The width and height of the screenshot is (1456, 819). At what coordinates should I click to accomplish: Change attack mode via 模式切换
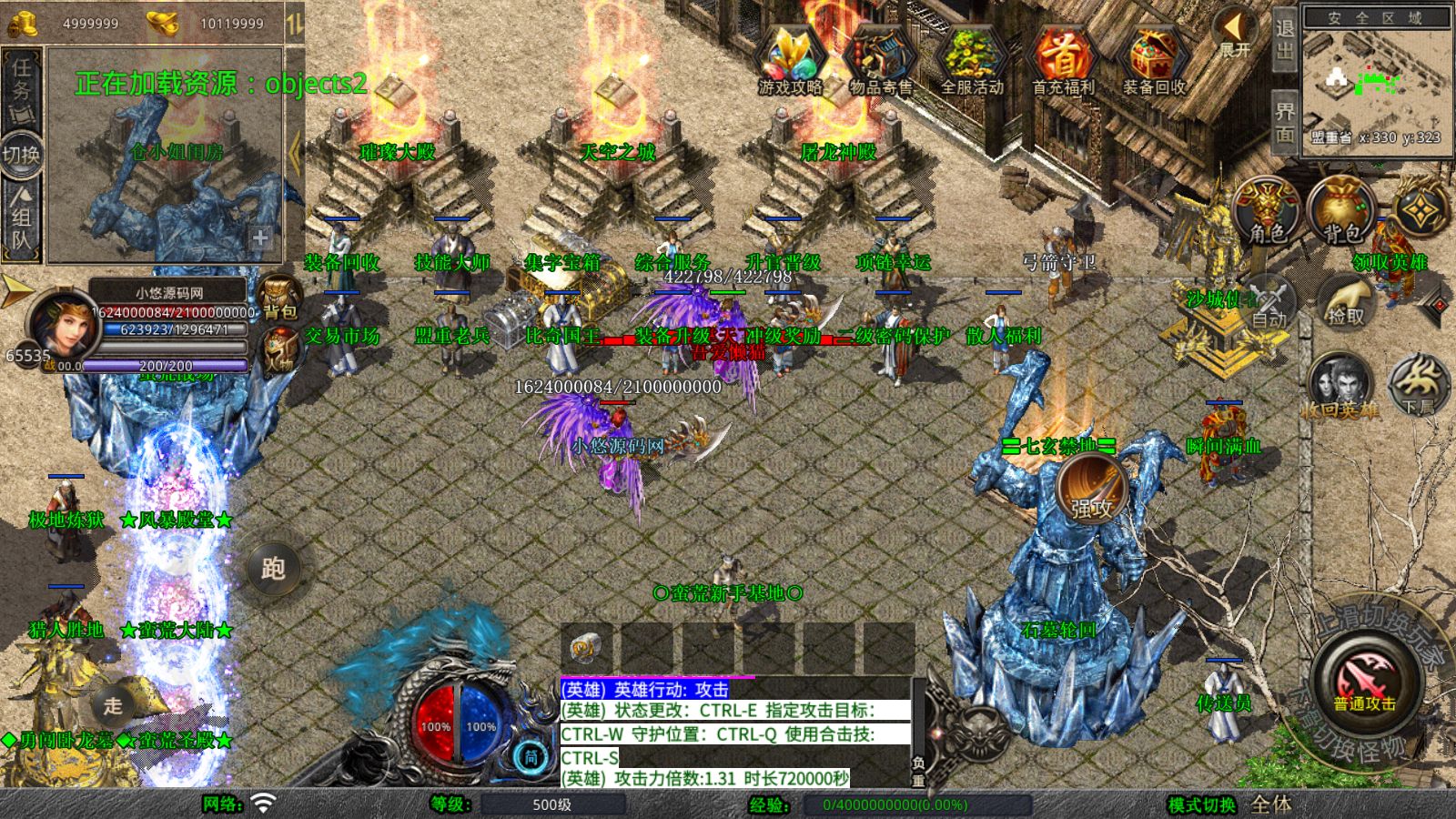(1202, 804)
